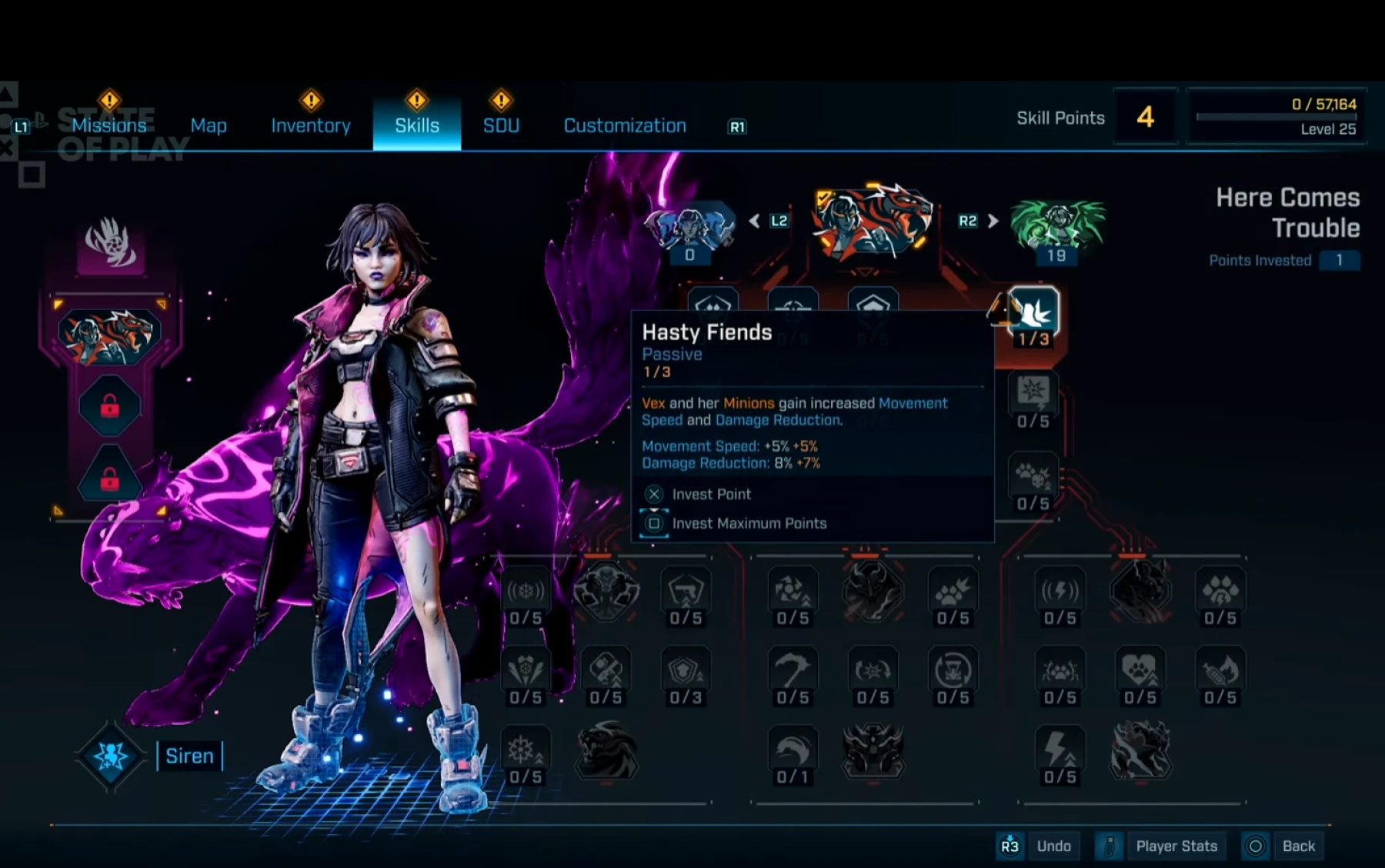The width and height of the screenshot is (1385, 868).
Task: Invest a point in Hasty Fiends
Action: (711, 494)
